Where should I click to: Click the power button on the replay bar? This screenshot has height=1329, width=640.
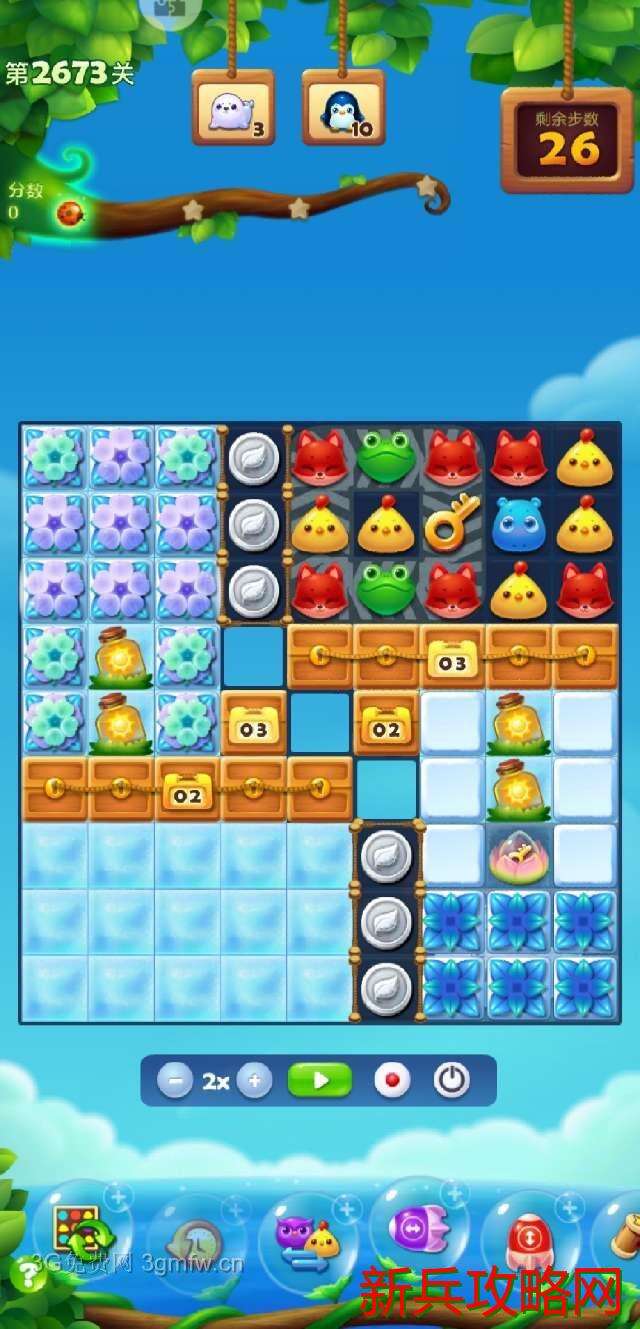(451, 1081)
